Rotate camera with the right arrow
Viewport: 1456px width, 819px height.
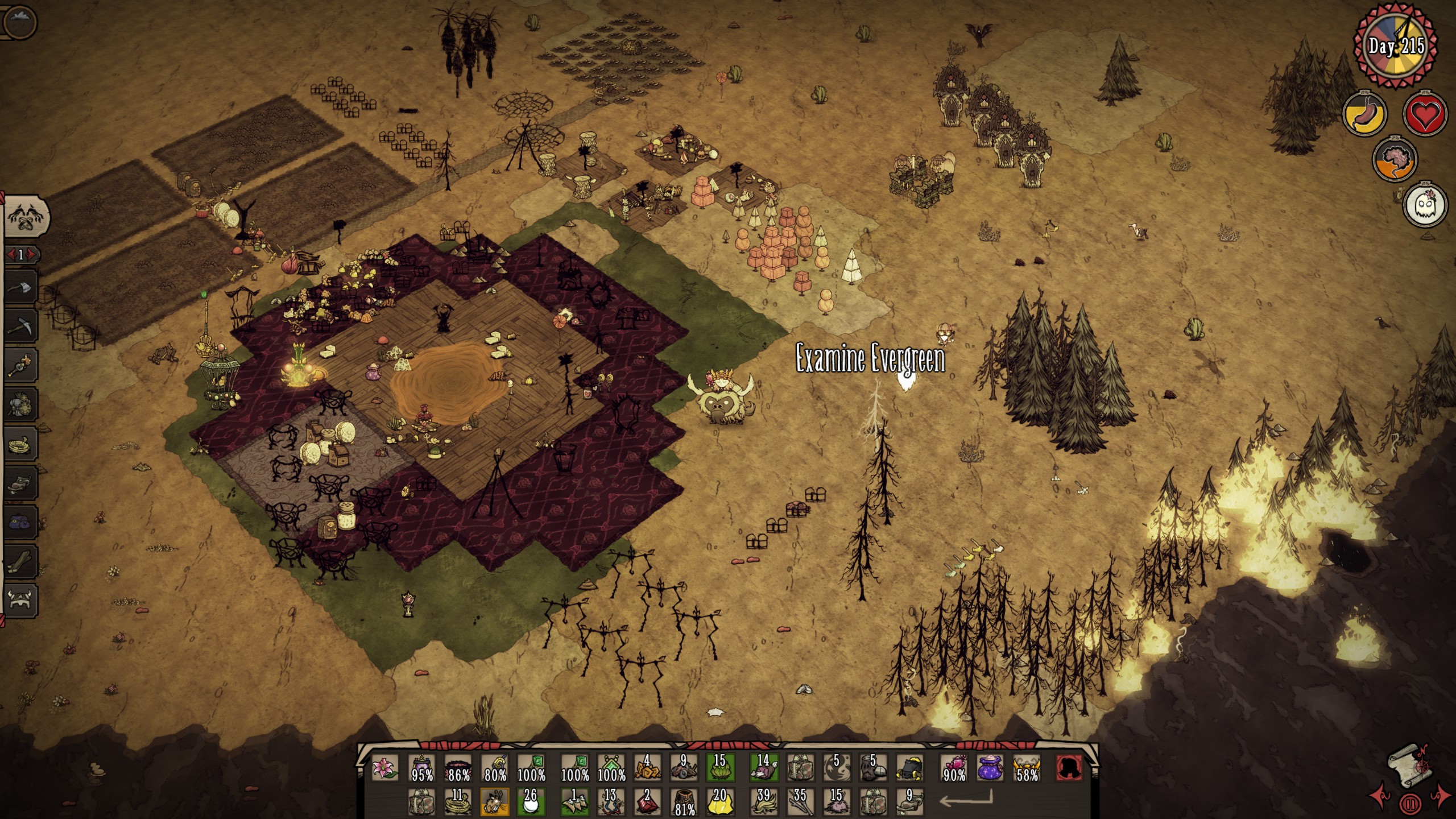click(x=1441, y=797)
